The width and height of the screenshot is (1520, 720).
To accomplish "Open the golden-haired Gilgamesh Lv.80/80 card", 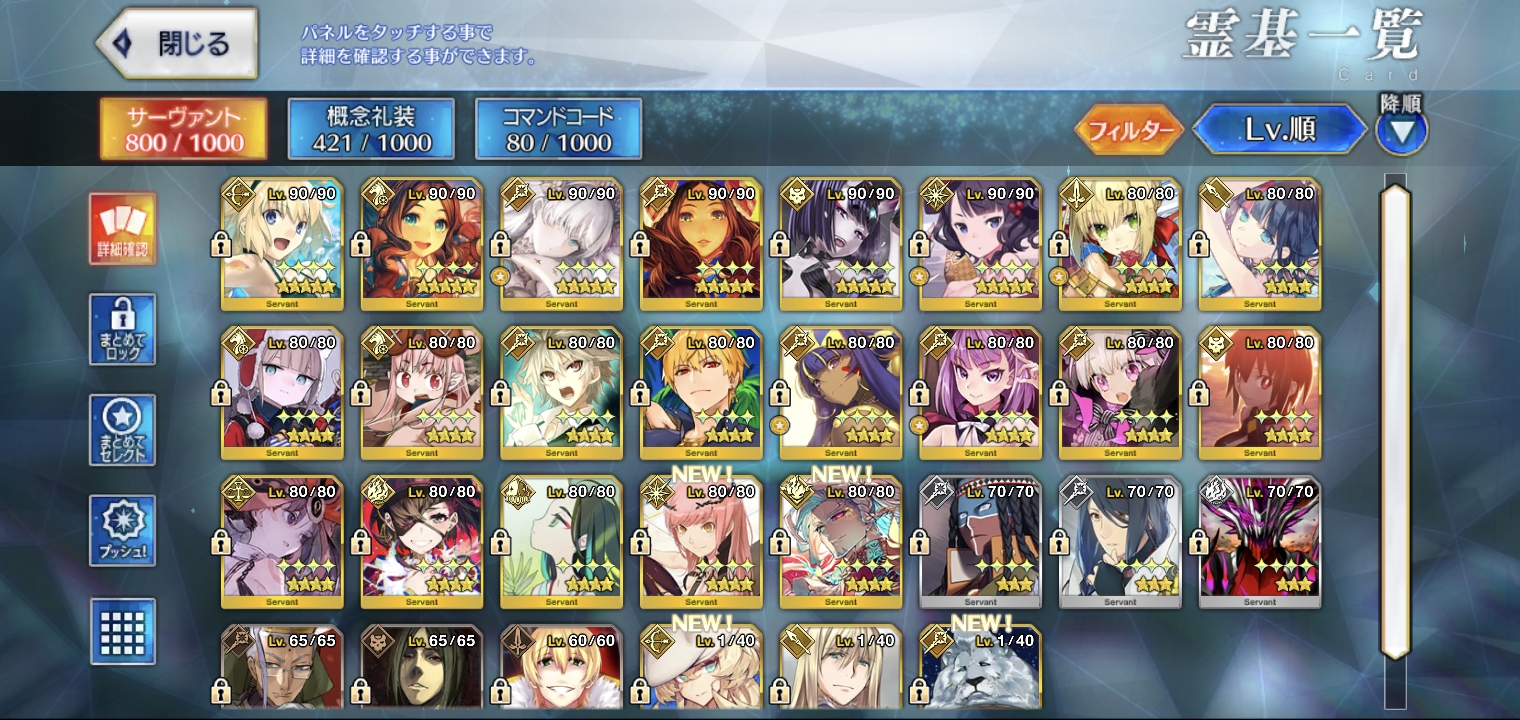I will click(701, 393).
